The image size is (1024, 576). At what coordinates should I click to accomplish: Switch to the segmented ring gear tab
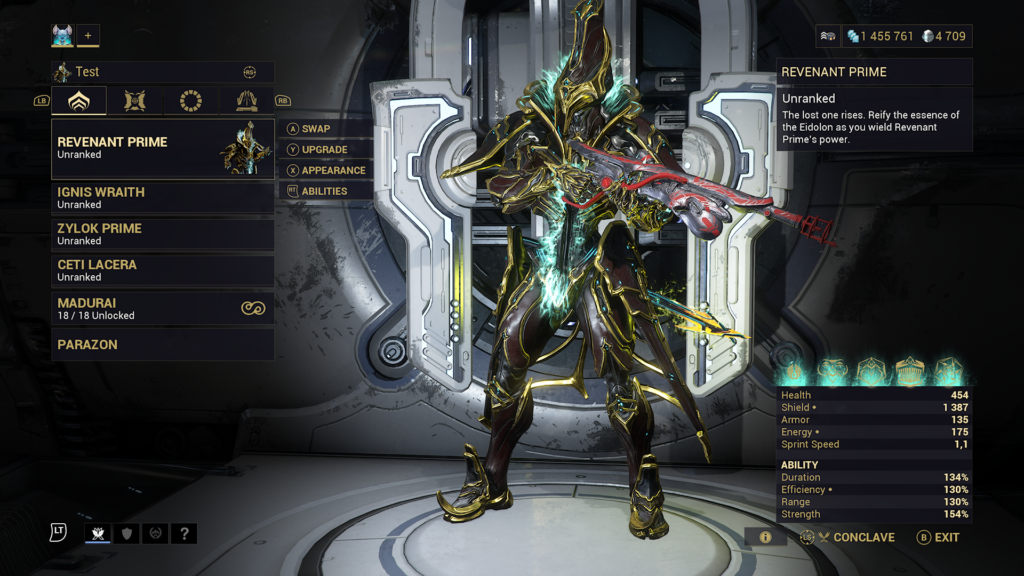191,100
